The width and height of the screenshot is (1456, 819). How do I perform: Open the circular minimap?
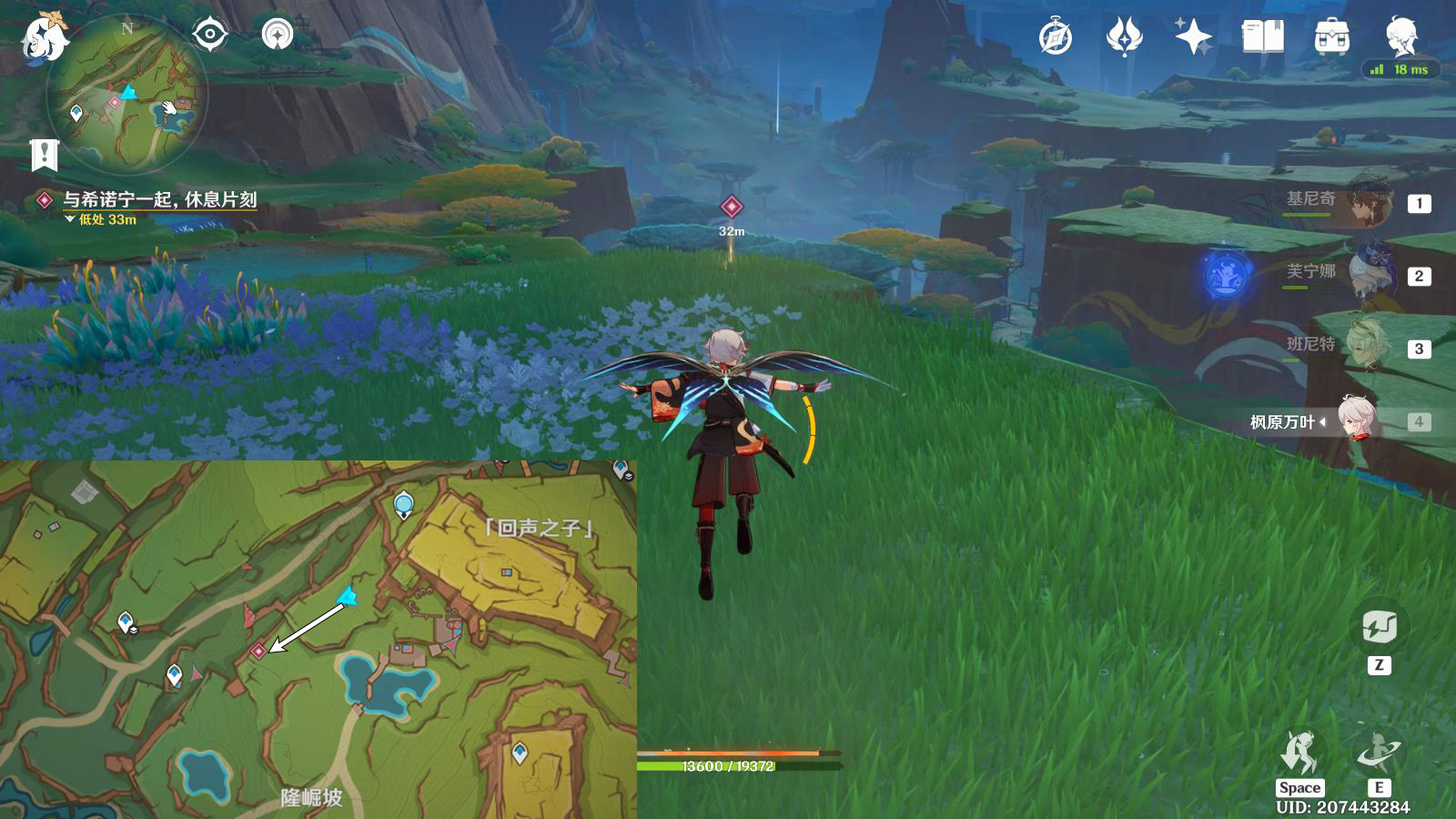pos(127,94)
